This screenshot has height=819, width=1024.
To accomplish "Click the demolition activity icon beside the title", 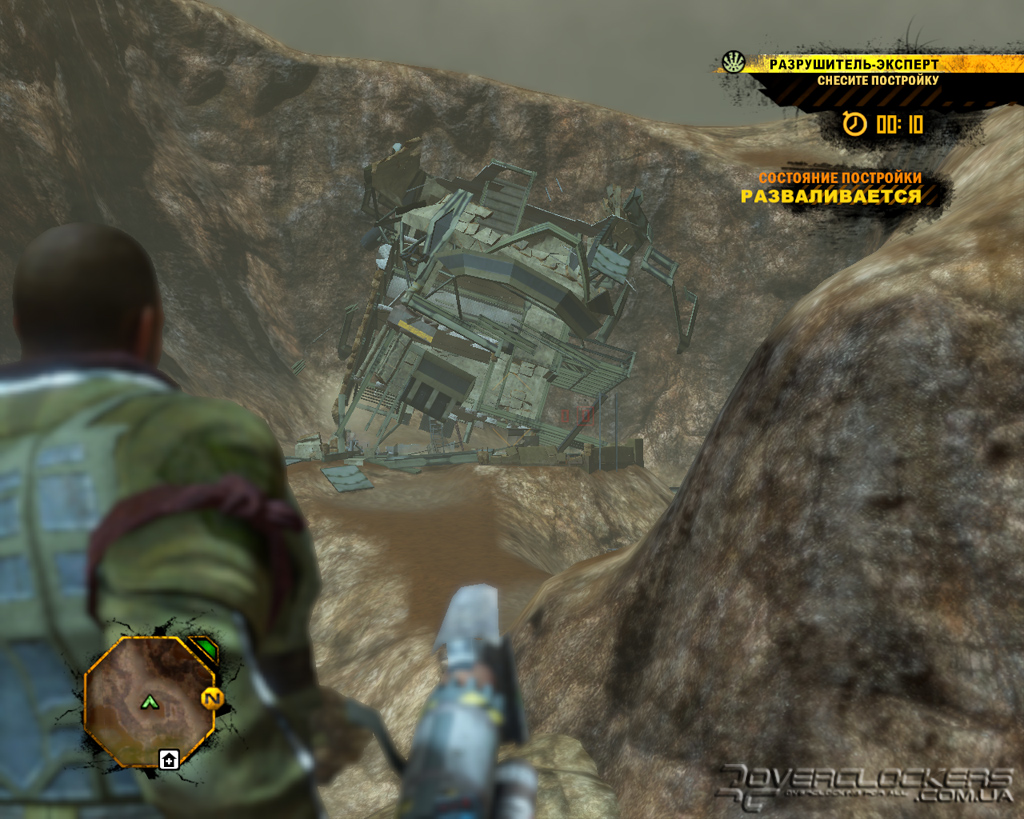I will tap(733, 63).
